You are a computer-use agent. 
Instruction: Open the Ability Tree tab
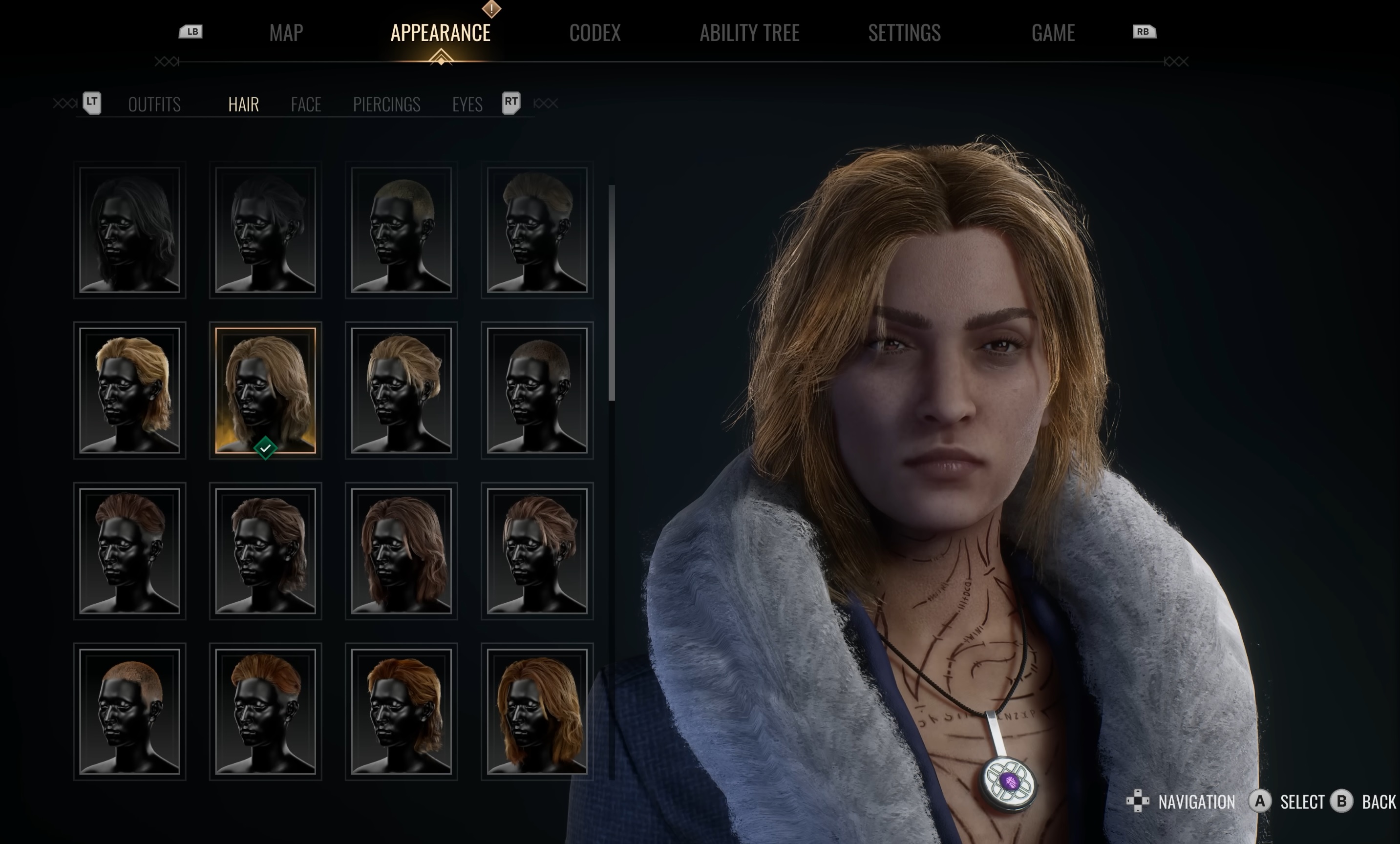(x=749, y=33)
